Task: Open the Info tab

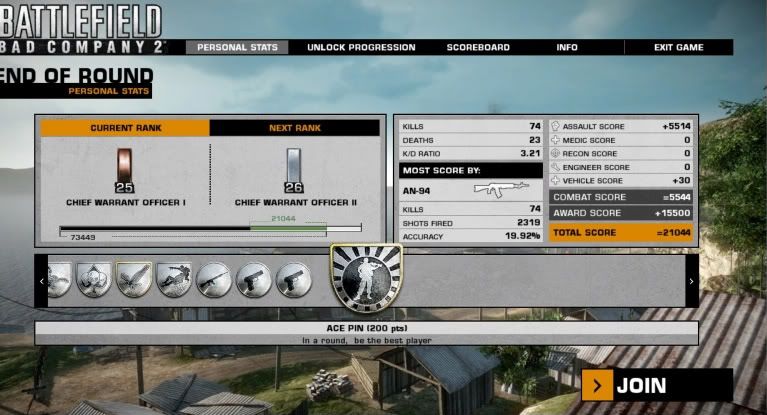Action: tap(567, 47)
